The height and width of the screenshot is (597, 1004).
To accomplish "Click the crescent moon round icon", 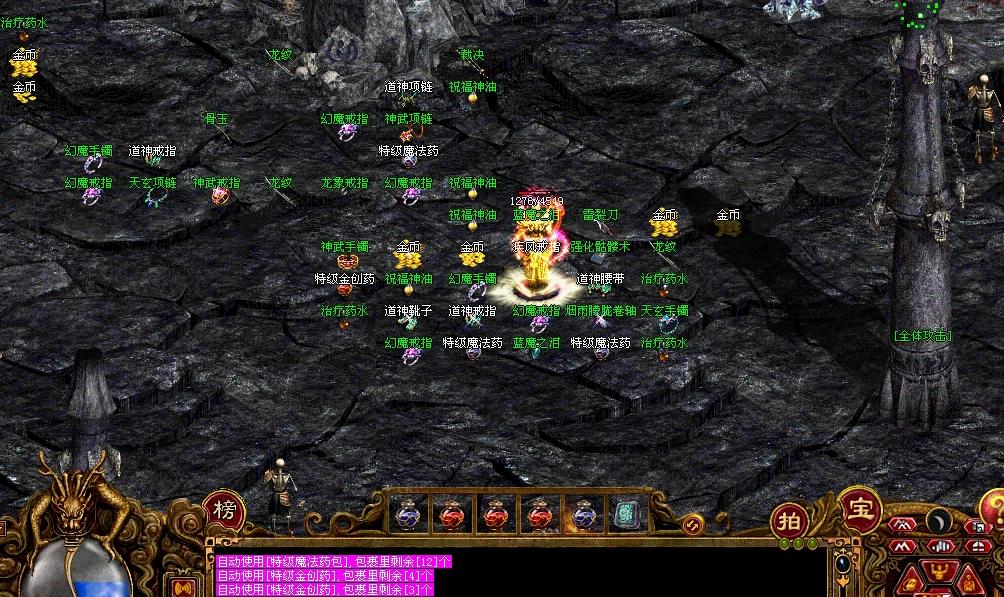I will (938, 520).
